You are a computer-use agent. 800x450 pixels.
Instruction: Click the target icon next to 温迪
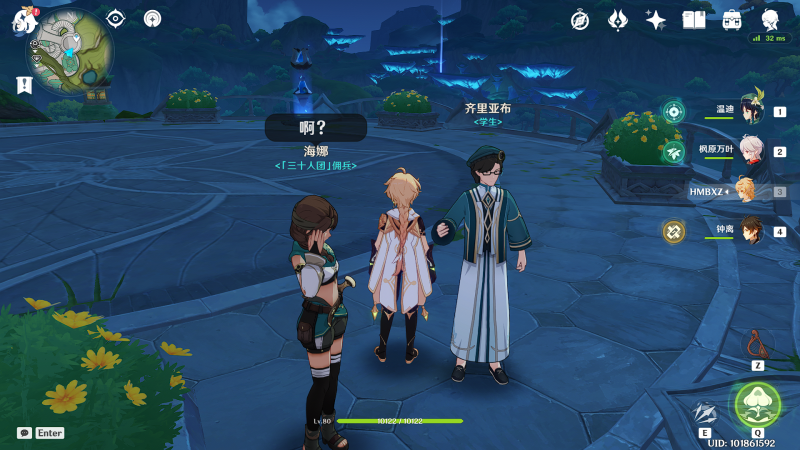(x=674, y=112)
